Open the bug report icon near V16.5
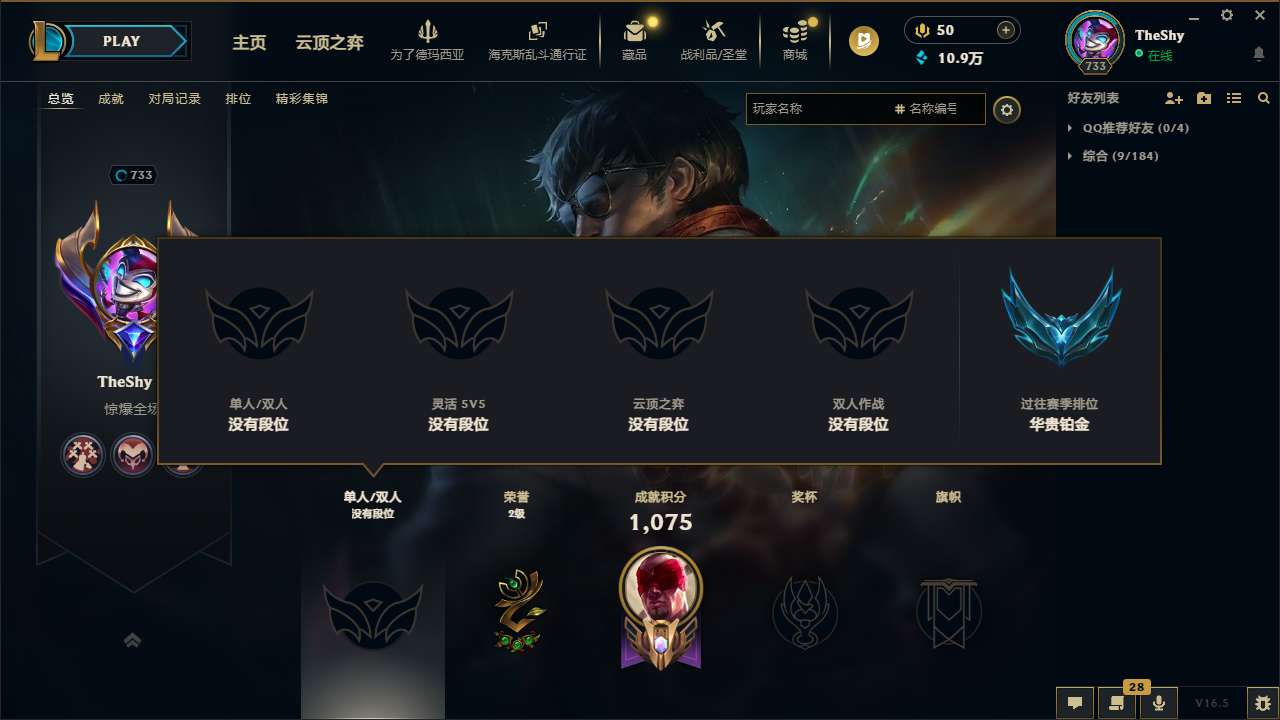Image resolution: width=1280 pixels, height=720 pixels. click(x=1259, y=701)
